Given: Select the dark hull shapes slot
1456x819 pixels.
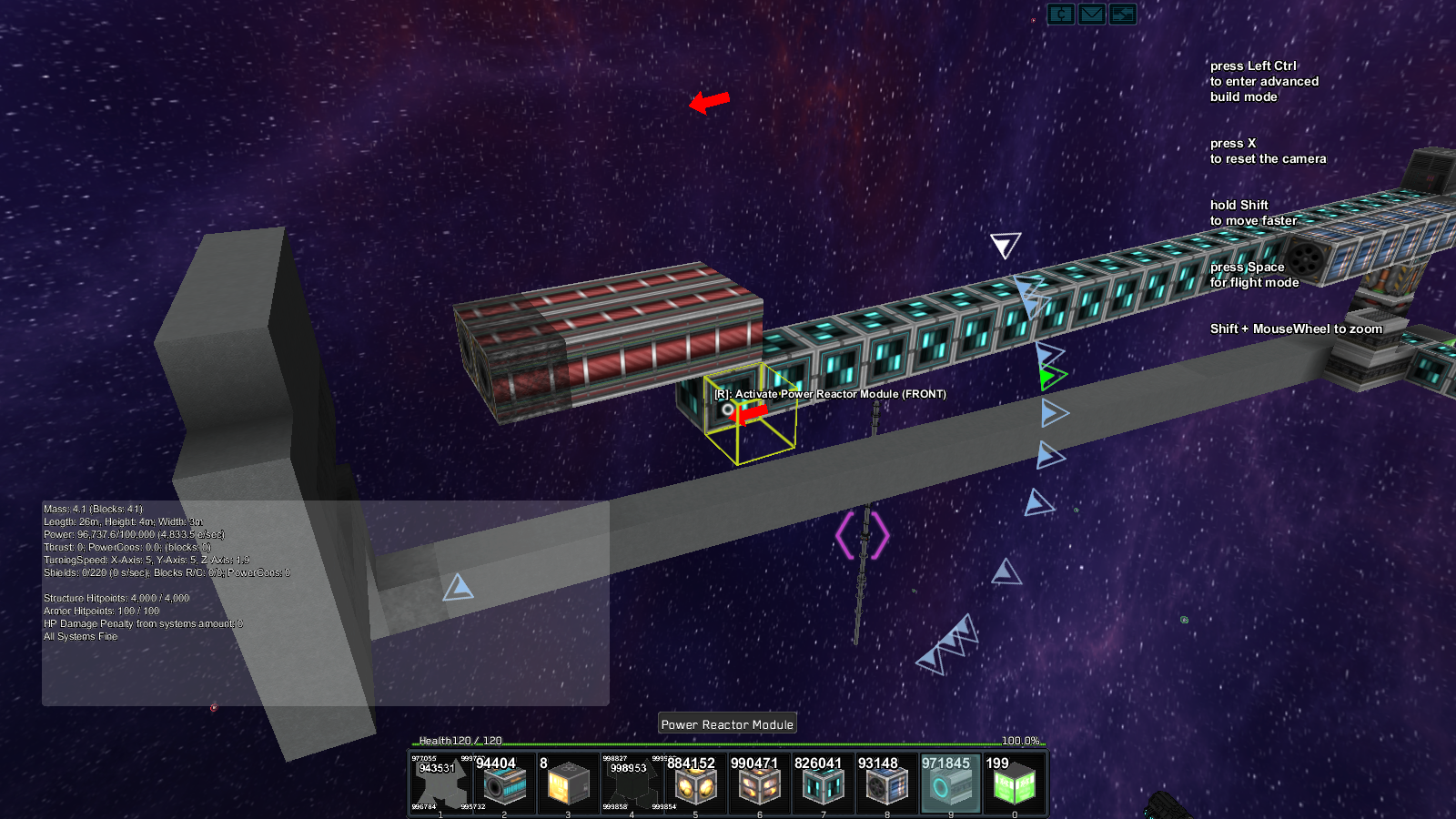Looking at the screenshot, I should 632,783.
